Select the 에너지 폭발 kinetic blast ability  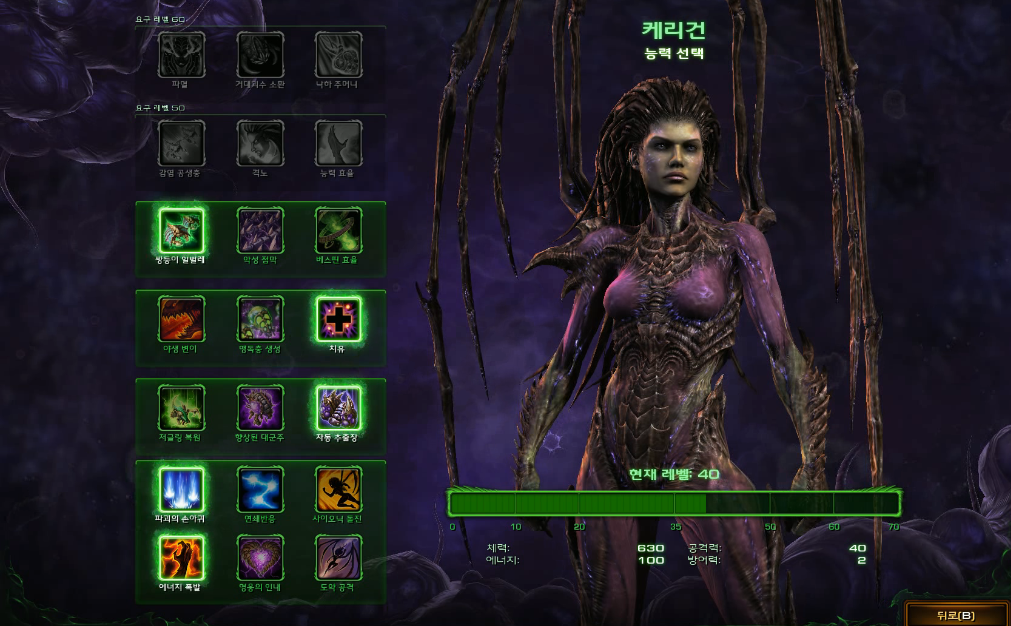pos(181,557)
